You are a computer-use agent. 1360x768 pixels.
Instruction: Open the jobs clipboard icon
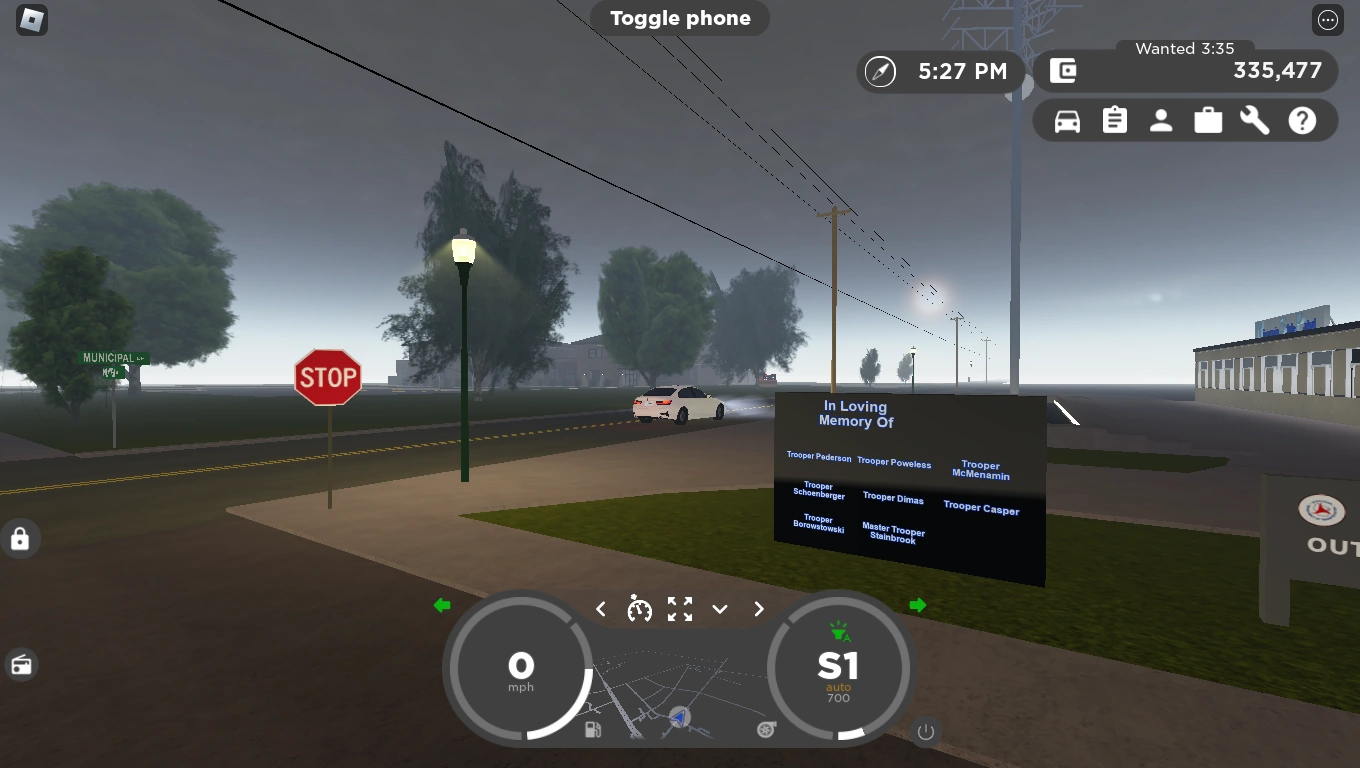click(x=1113, y=120)
